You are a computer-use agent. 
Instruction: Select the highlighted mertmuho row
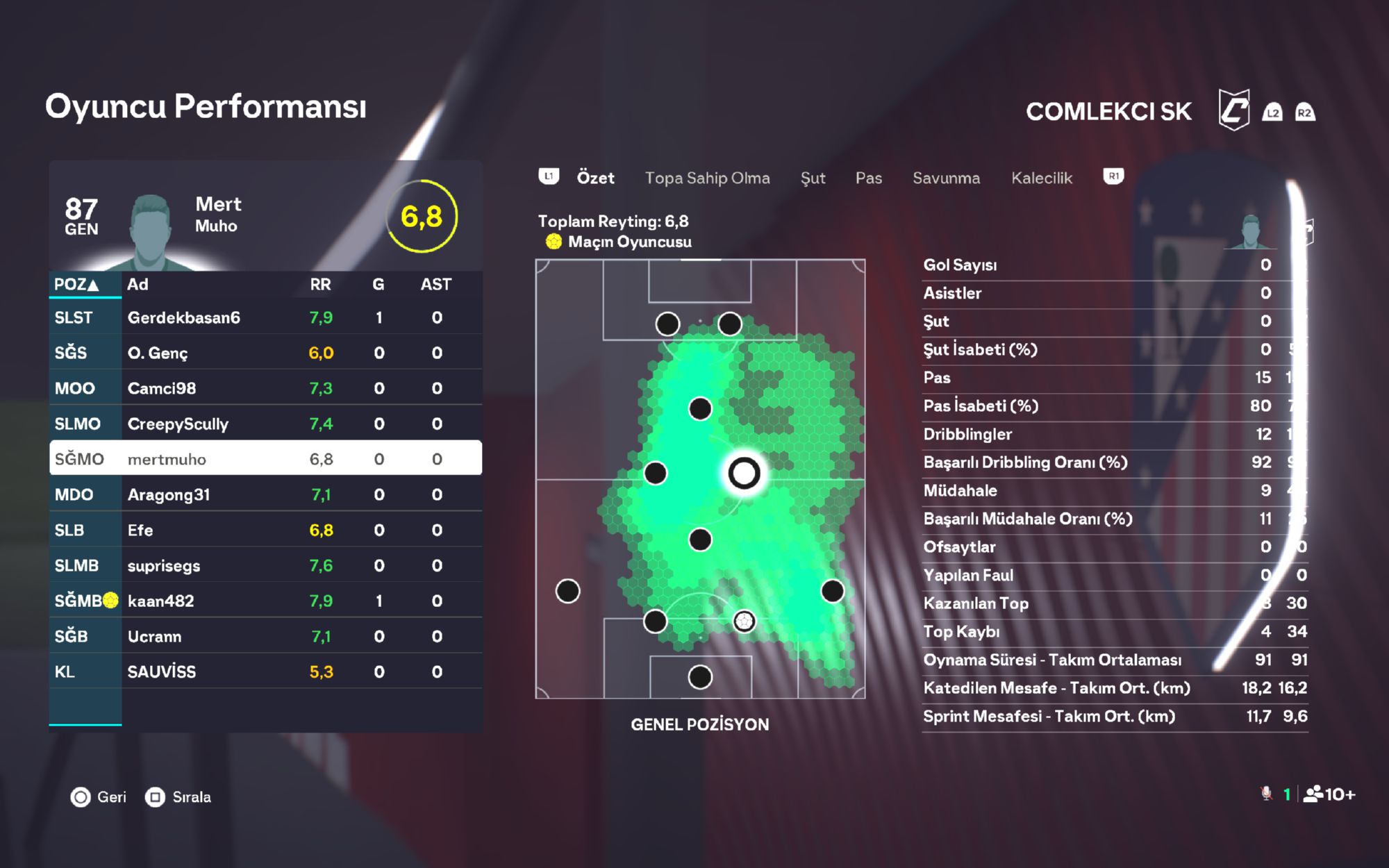265,459
